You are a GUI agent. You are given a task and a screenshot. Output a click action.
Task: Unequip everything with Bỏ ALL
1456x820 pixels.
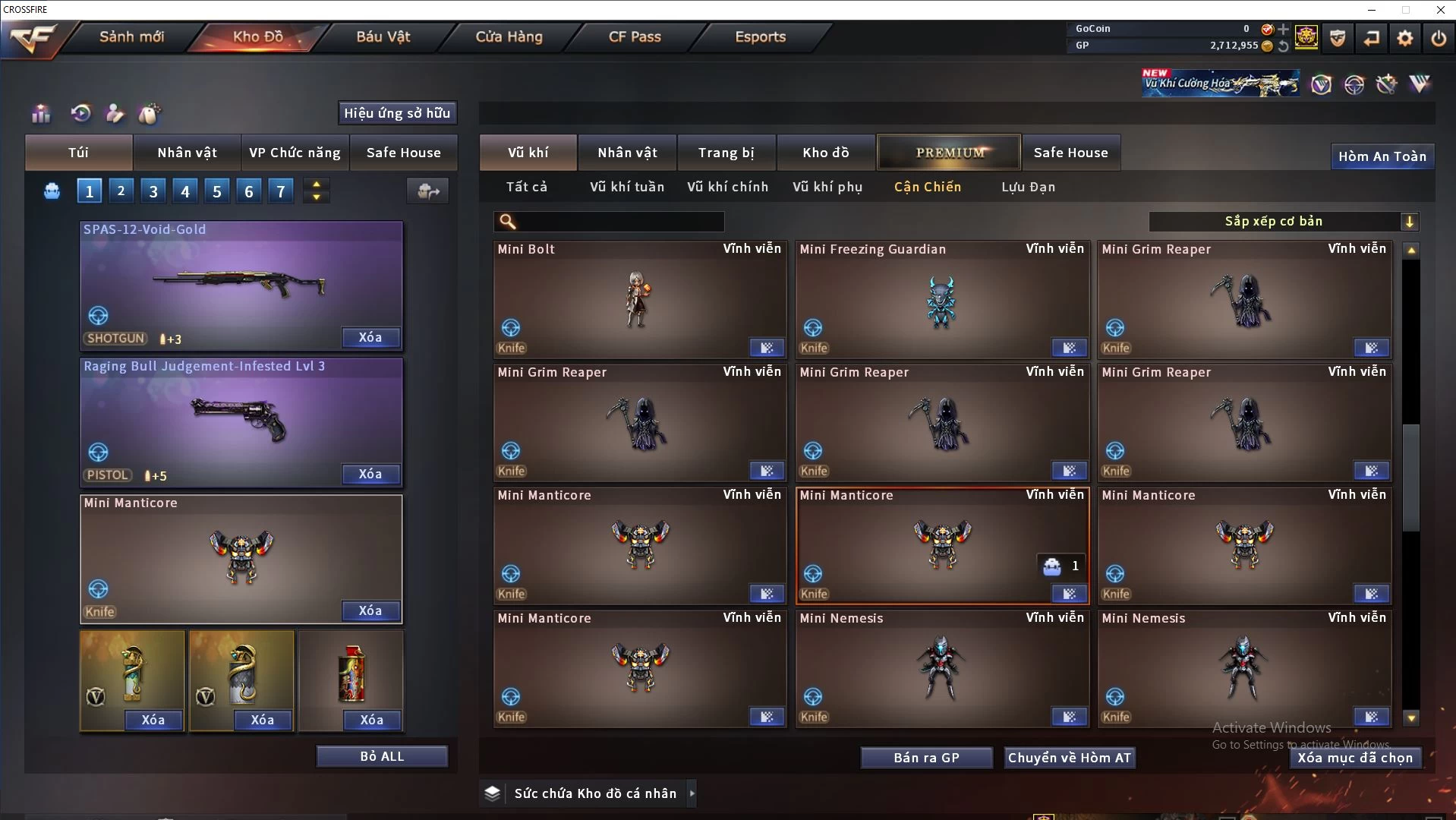point(382,756)
